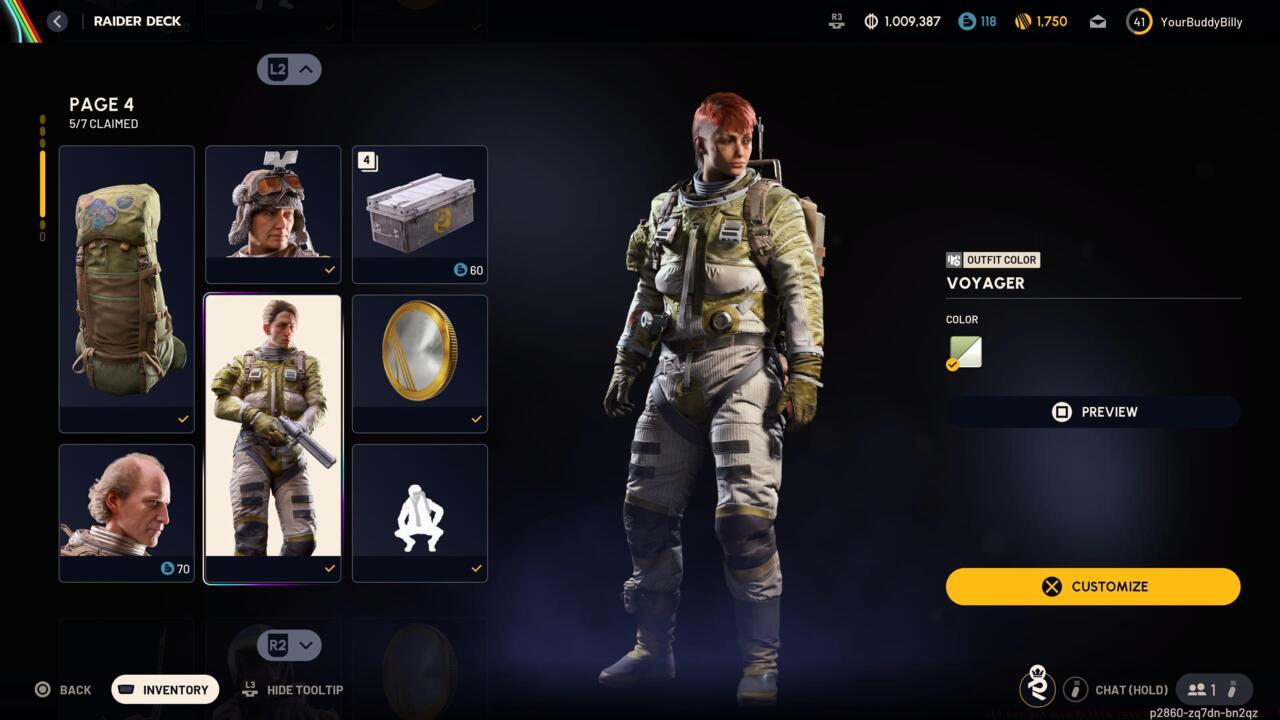The height and width of the screenshot is (720, 1280).
Task: Click the checkmark on the crouching emote card
Action: pyautogui.click(x=476, y=569)
